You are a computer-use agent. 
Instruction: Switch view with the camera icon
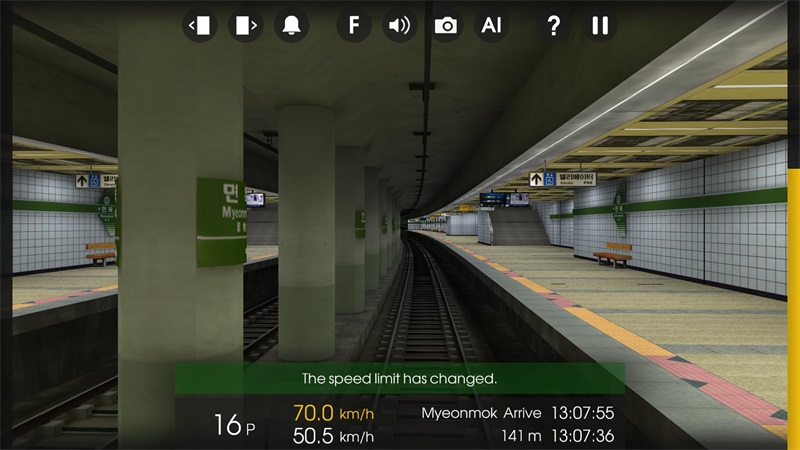(x=446, y=25)
